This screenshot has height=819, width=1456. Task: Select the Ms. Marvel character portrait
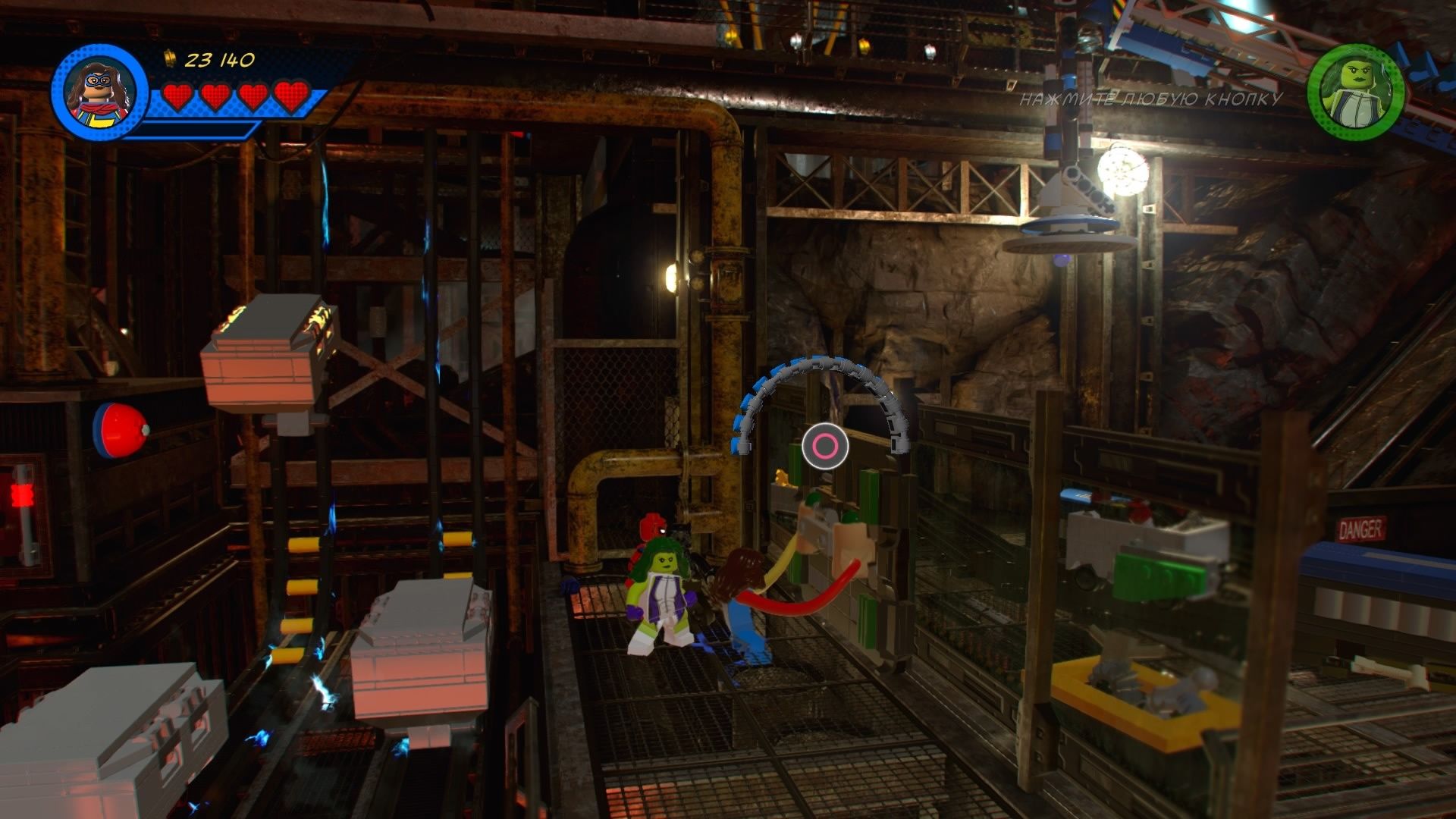click(x=99, y=92)
